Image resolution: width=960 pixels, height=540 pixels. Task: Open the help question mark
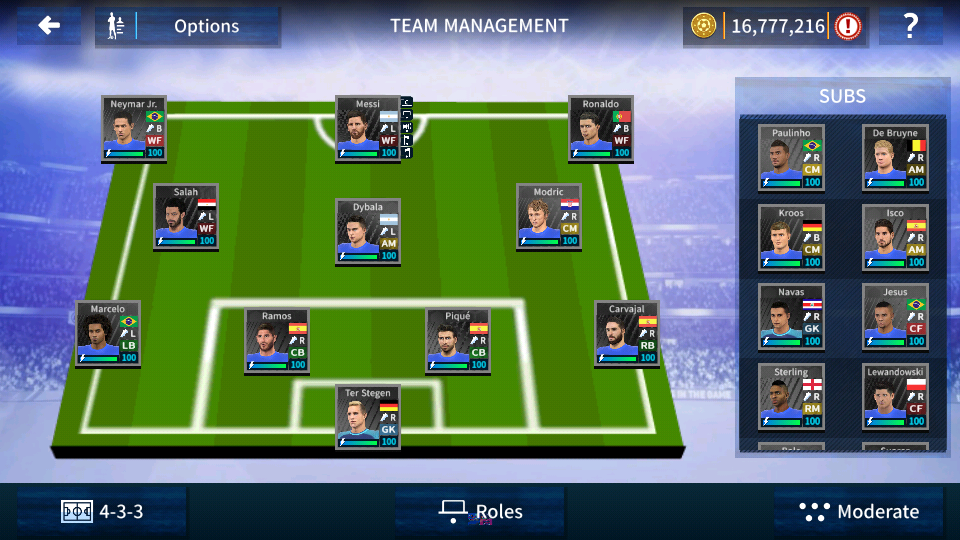coord(910,27)
